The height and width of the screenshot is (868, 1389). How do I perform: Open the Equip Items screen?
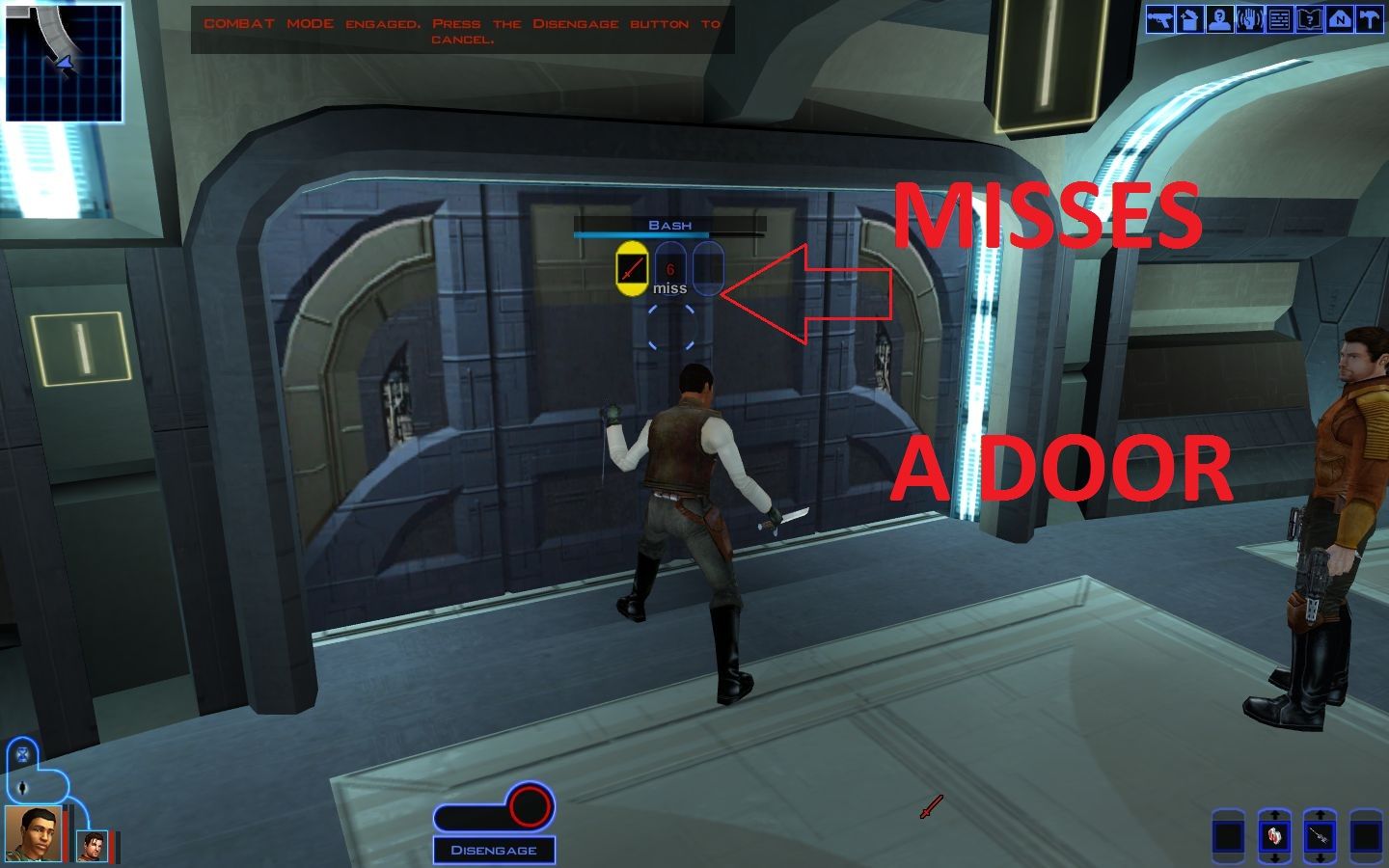click(x=1160, y=21)
